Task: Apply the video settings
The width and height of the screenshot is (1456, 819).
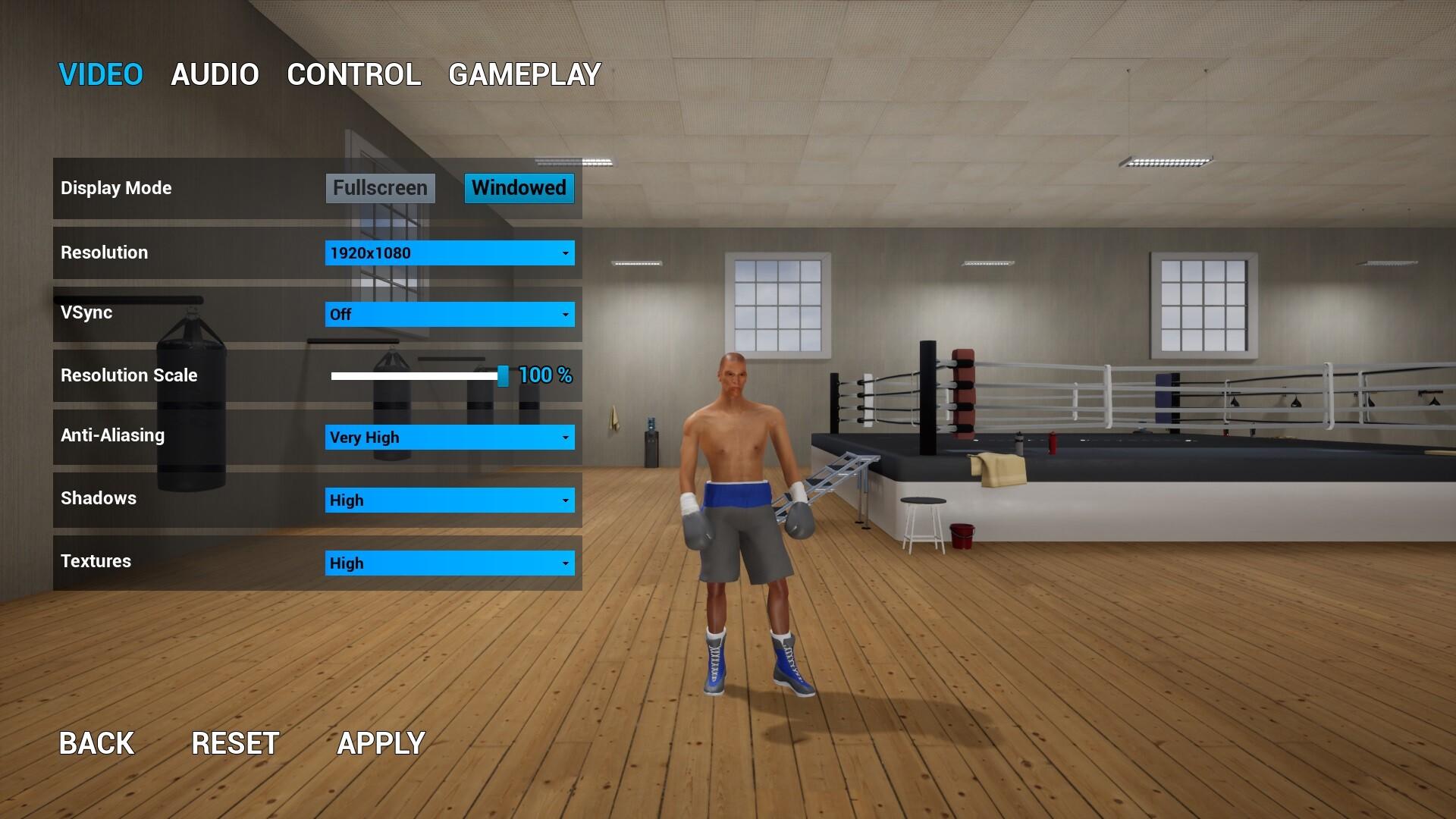Action: point(381,743)
